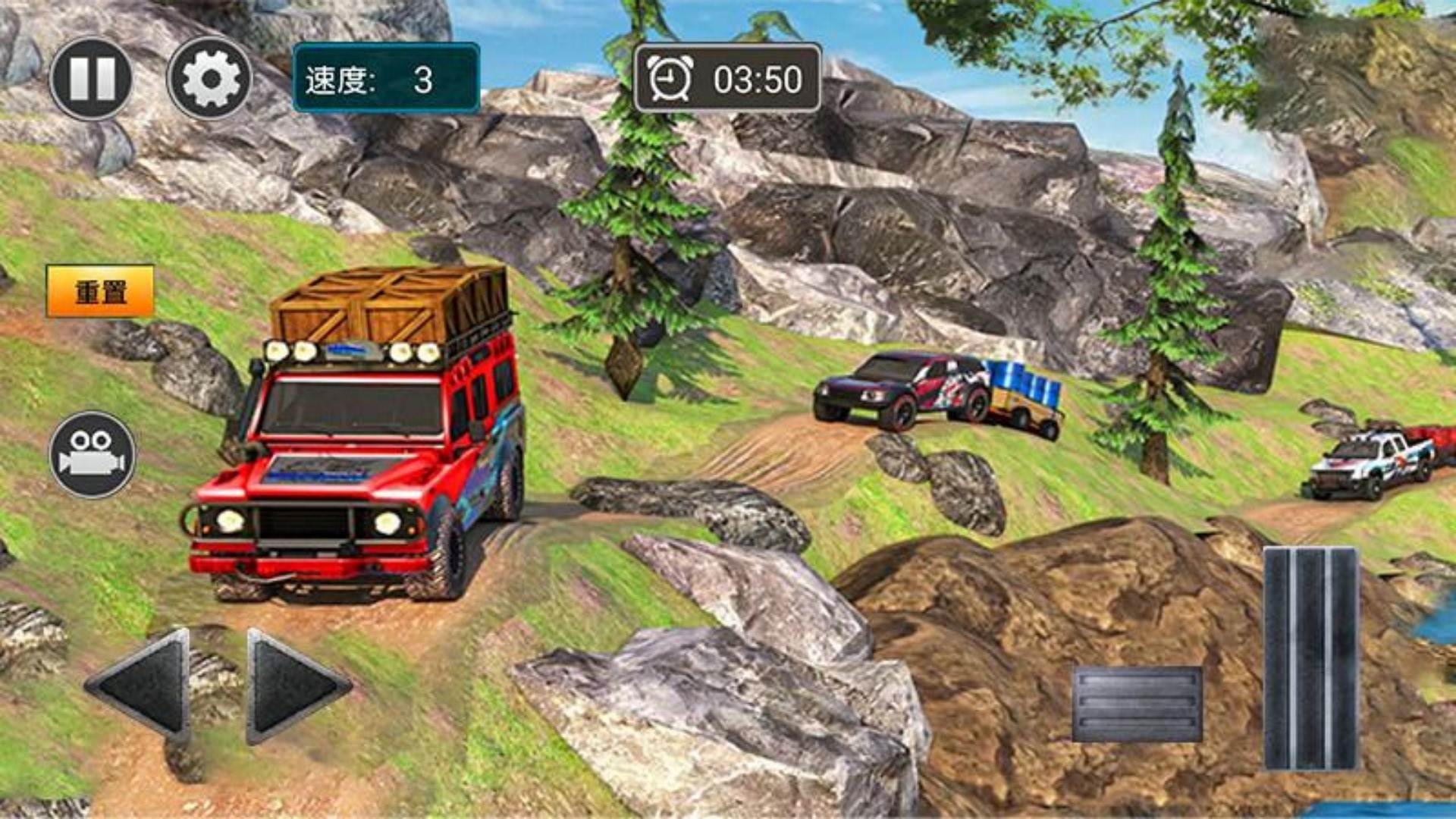Switch camera view with the camera icon
Screen dimensions: 1456x819
[x=93, y=455]
